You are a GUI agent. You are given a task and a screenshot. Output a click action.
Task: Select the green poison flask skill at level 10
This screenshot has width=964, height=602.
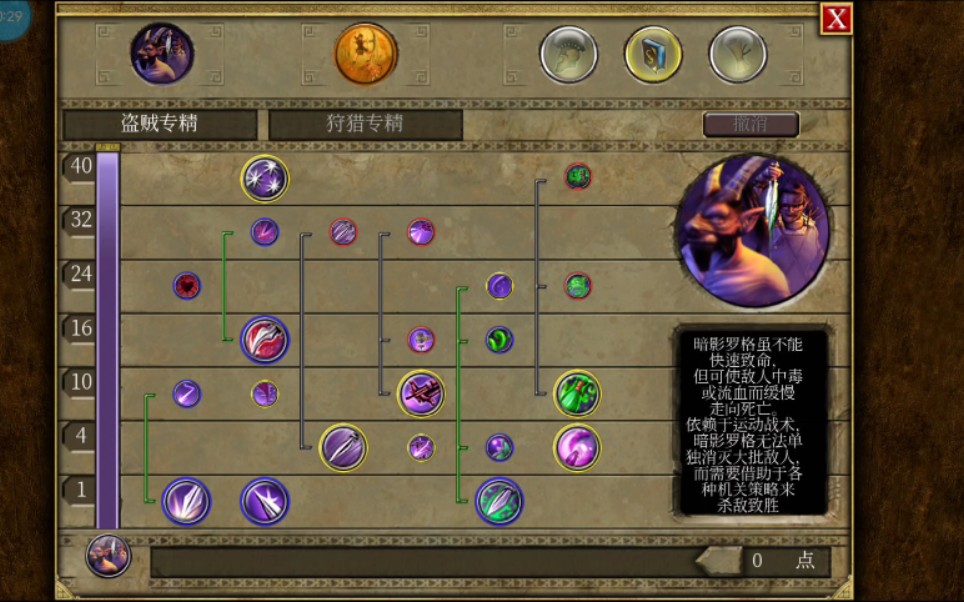pyautogui.click(x=577, y=393)
